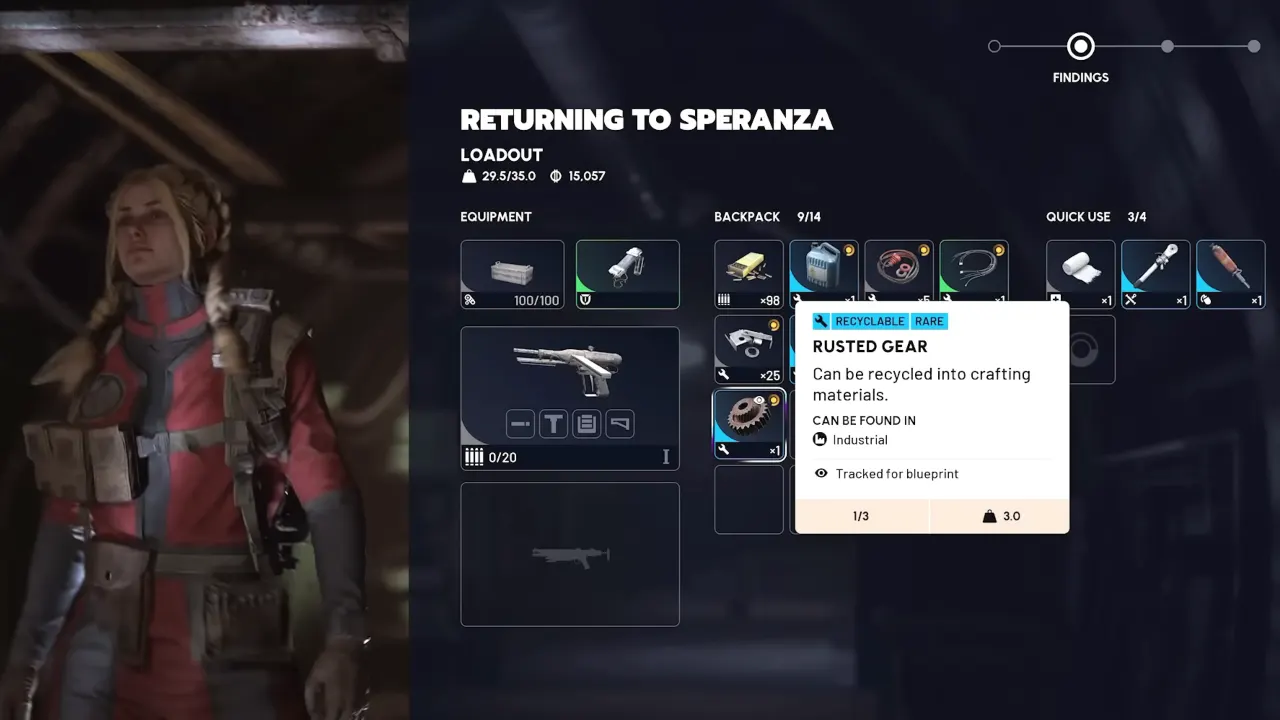
Task: Select the muzzle attachment slot on the pistol
Action: (x=520, y=424)
